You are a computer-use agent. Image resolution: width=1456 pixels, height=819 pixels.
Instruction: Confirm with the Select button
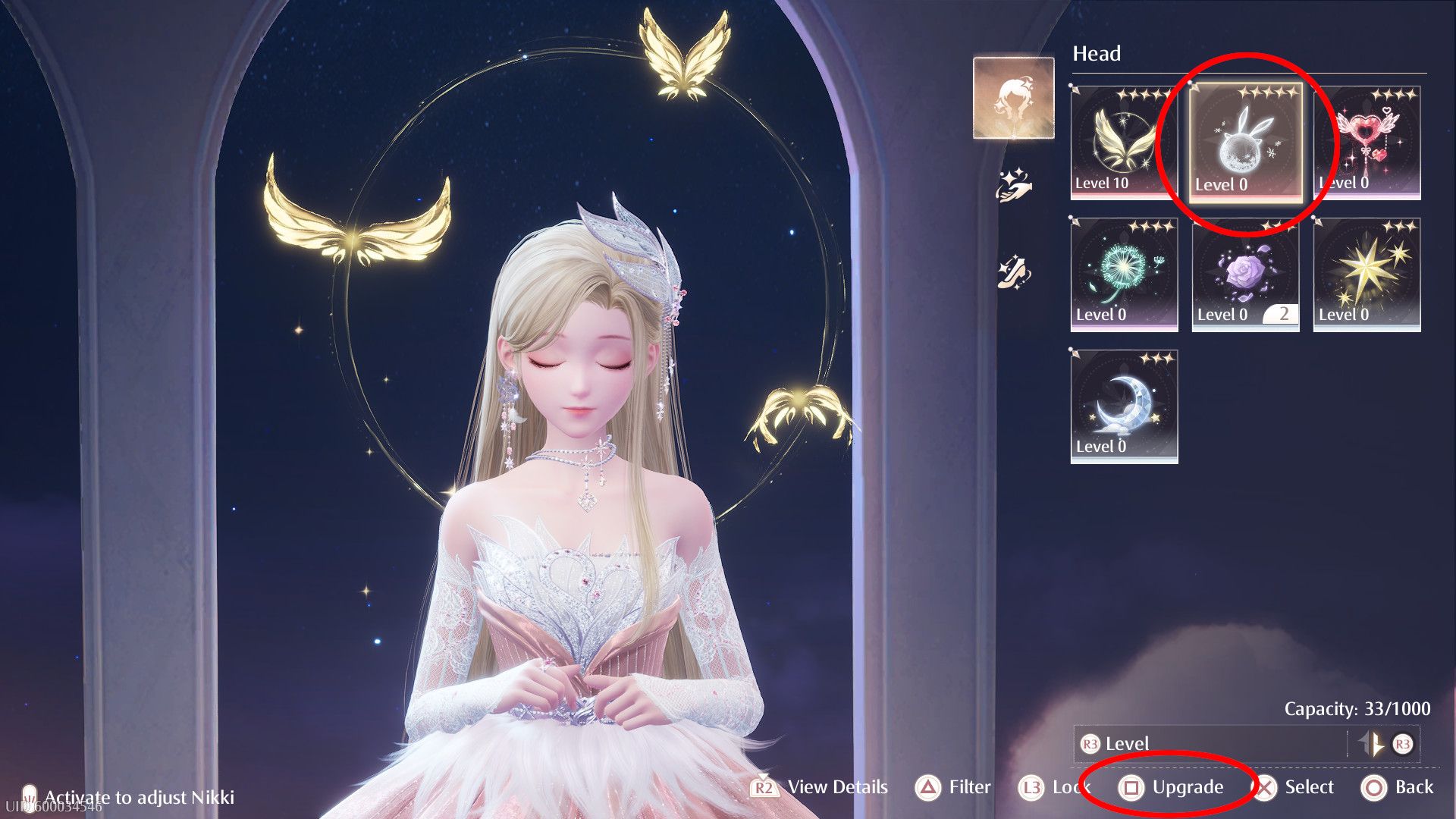tap(1295, 788)
